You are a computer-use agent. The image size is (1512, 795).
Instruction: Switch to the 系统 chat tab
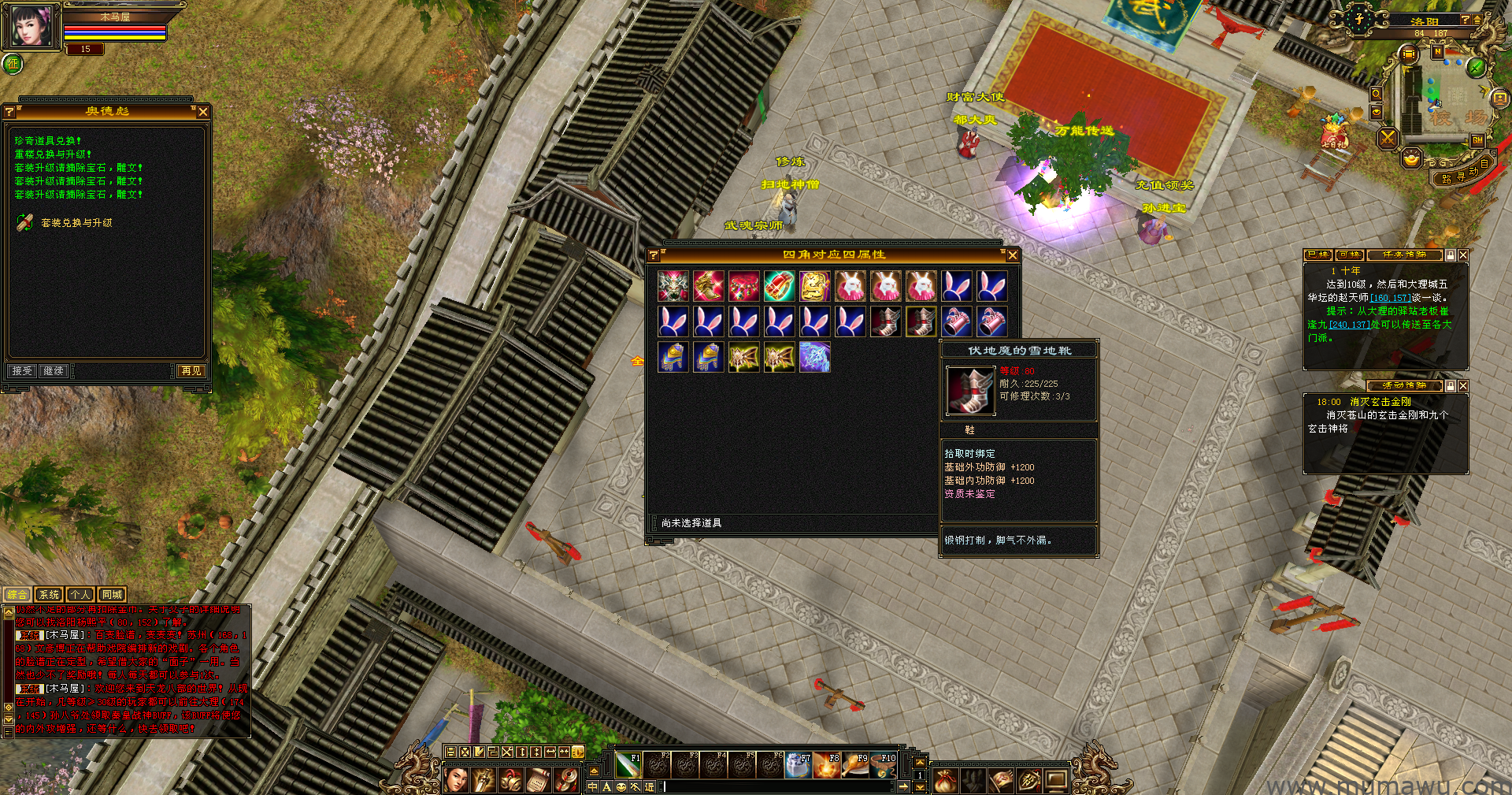(x=49, y=595)
